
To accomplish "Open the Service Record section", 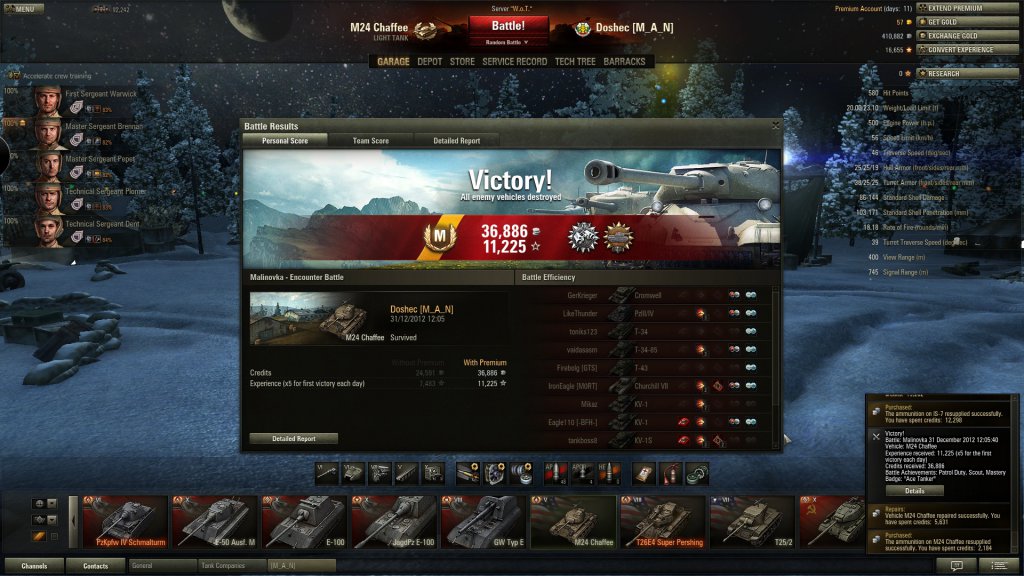I will 514,62.
